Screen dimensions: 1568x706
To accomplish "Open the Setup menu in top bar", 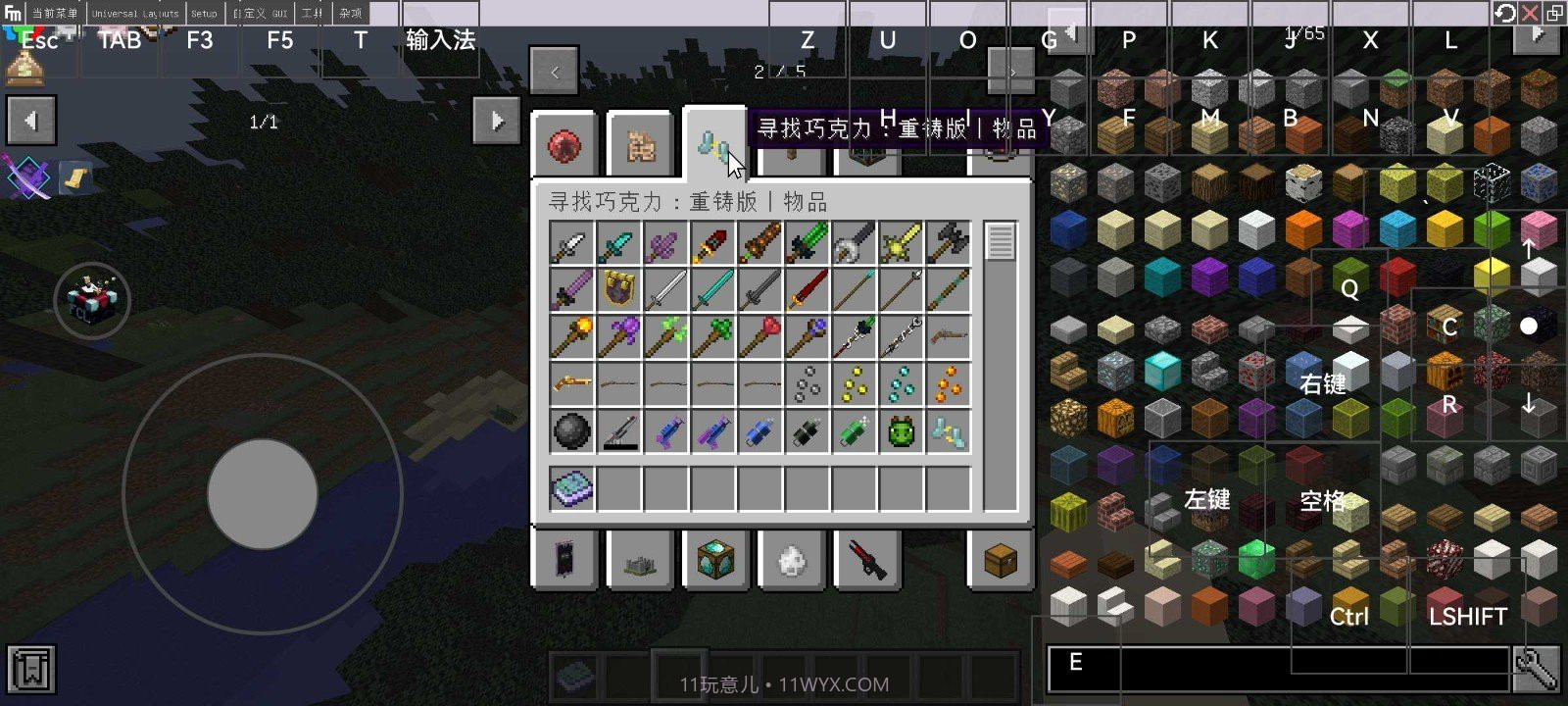I will click(204, 14).
